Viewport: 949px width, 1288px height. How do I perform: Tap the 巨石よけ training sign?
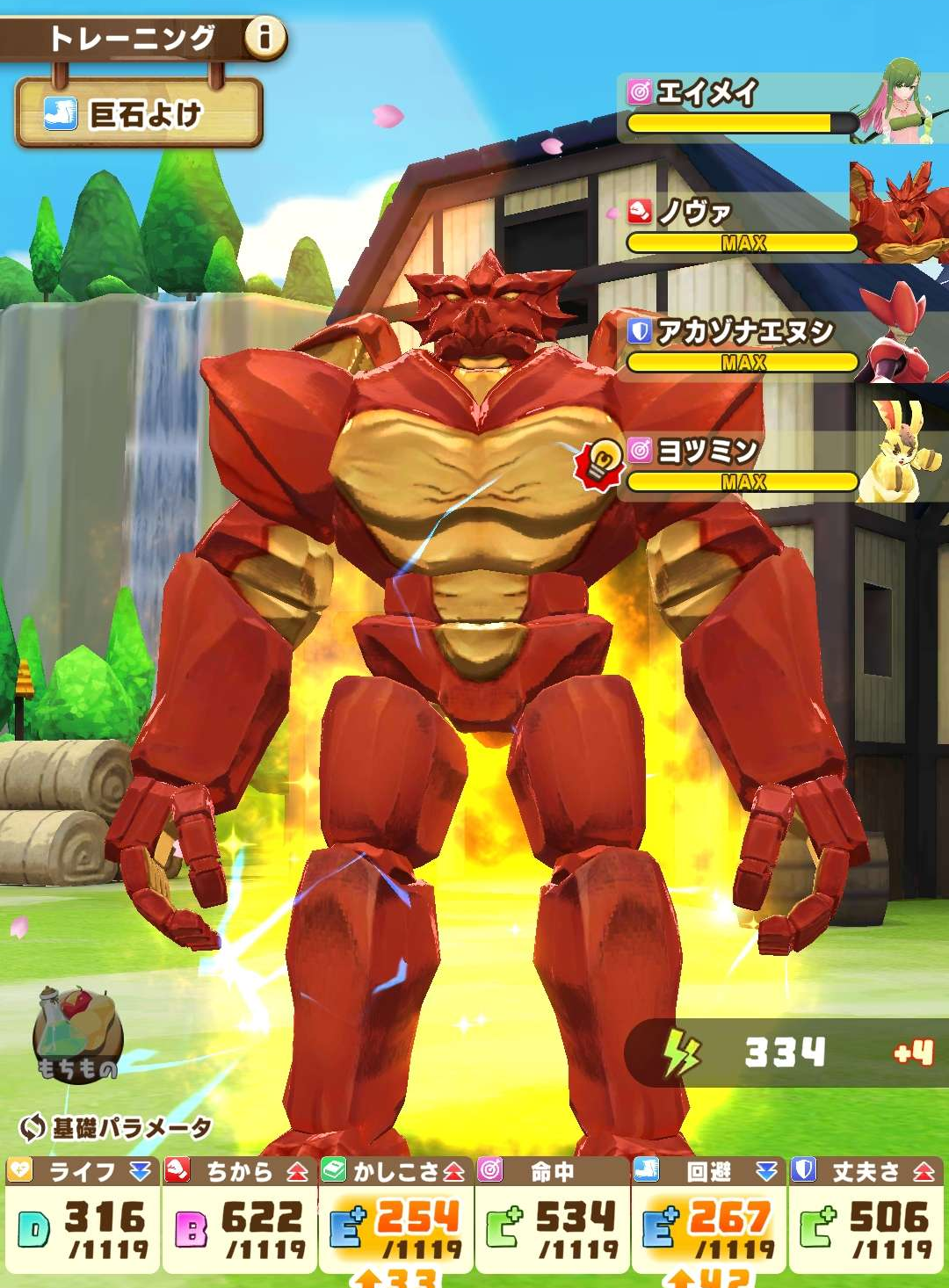point(139,113)
